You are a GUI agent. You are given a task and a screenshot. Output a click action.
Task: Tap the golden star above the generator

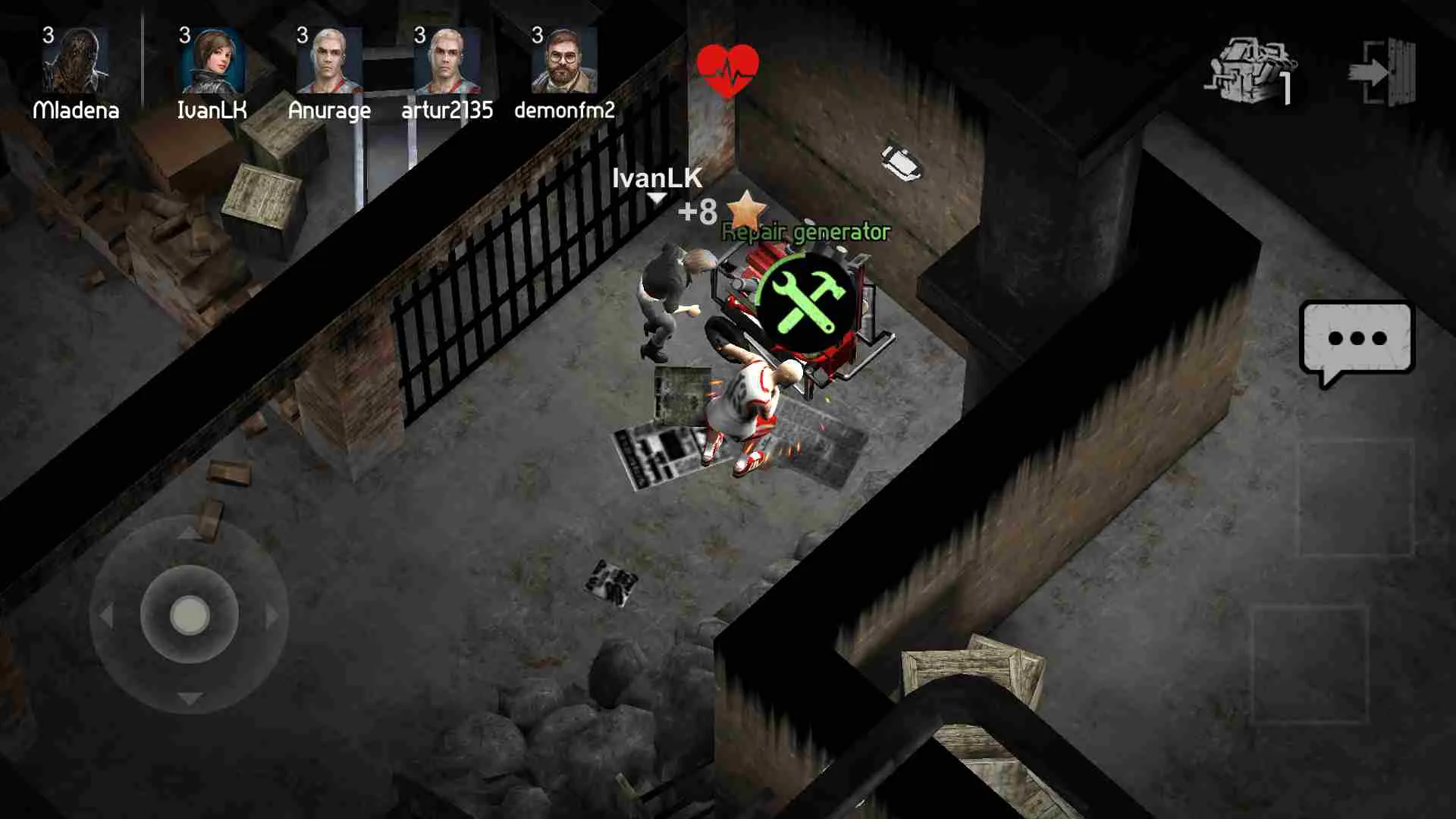click(x=746, y=211)
